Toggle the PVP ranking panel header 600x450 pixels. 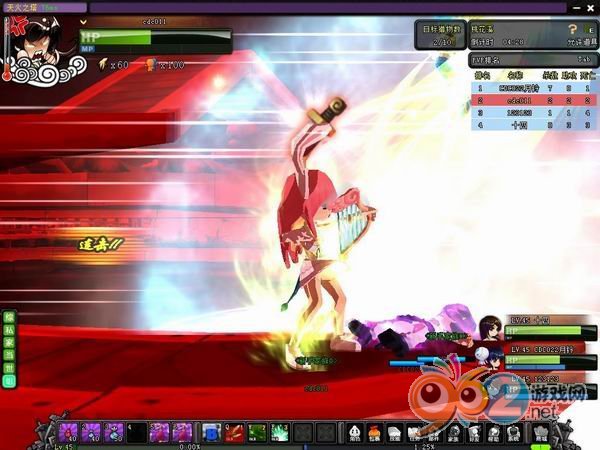point(534,60)
